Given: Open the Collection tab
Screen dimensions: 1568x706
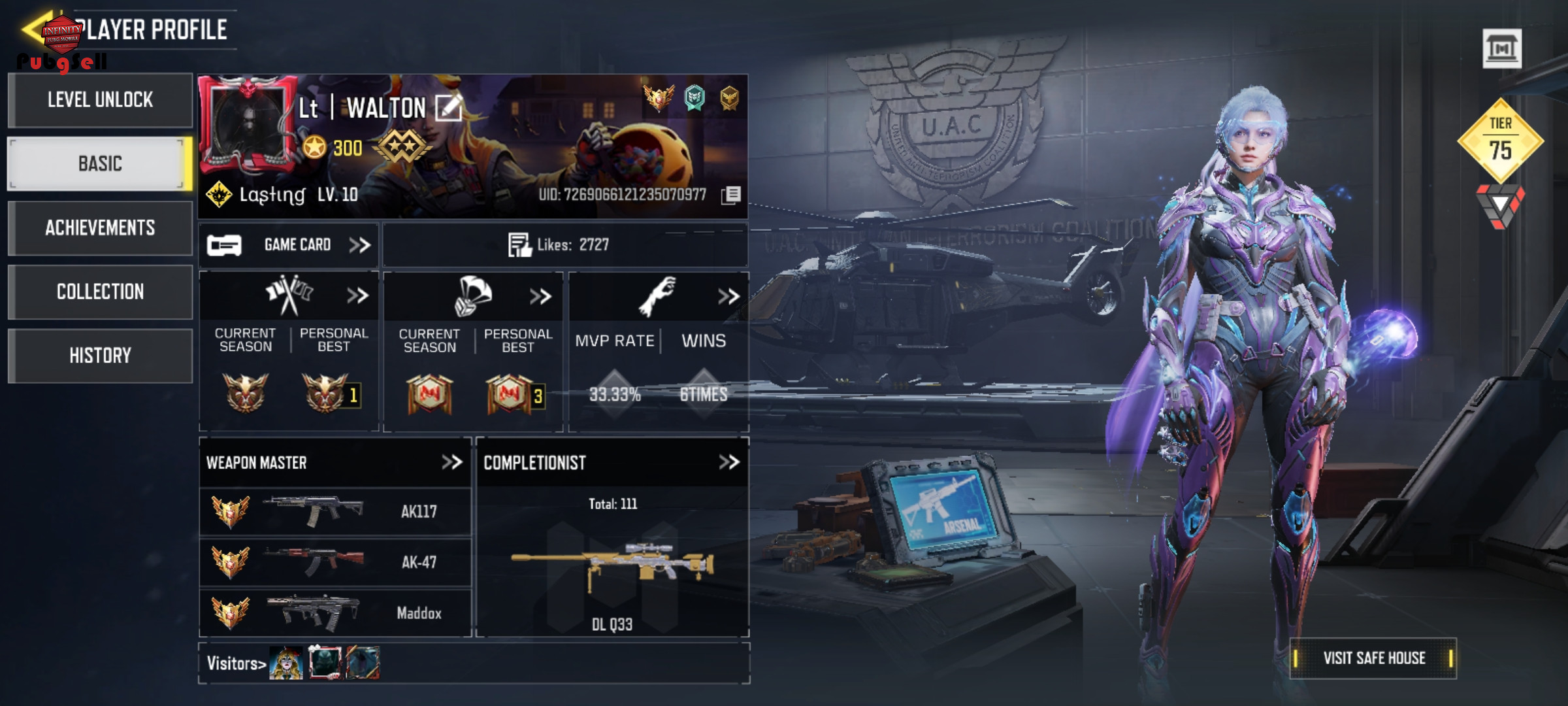Looking at the screenshot, I should [100, 292].
